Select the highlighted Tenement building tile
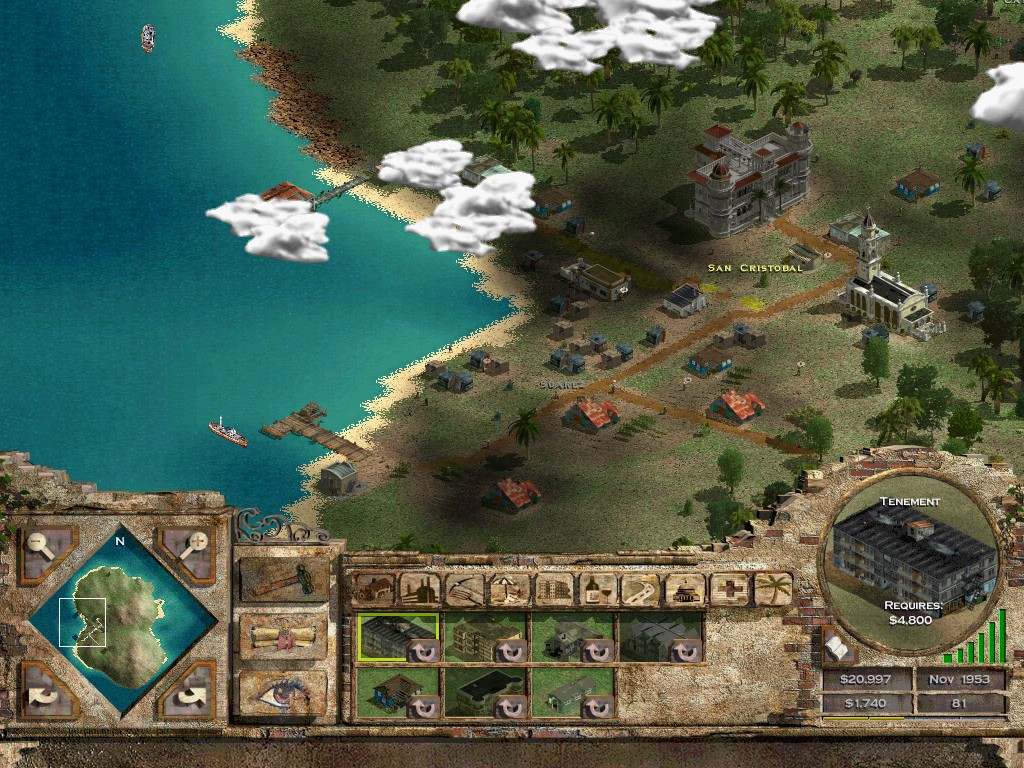This screenshot has width=1024, height=768. pos(398,638)
